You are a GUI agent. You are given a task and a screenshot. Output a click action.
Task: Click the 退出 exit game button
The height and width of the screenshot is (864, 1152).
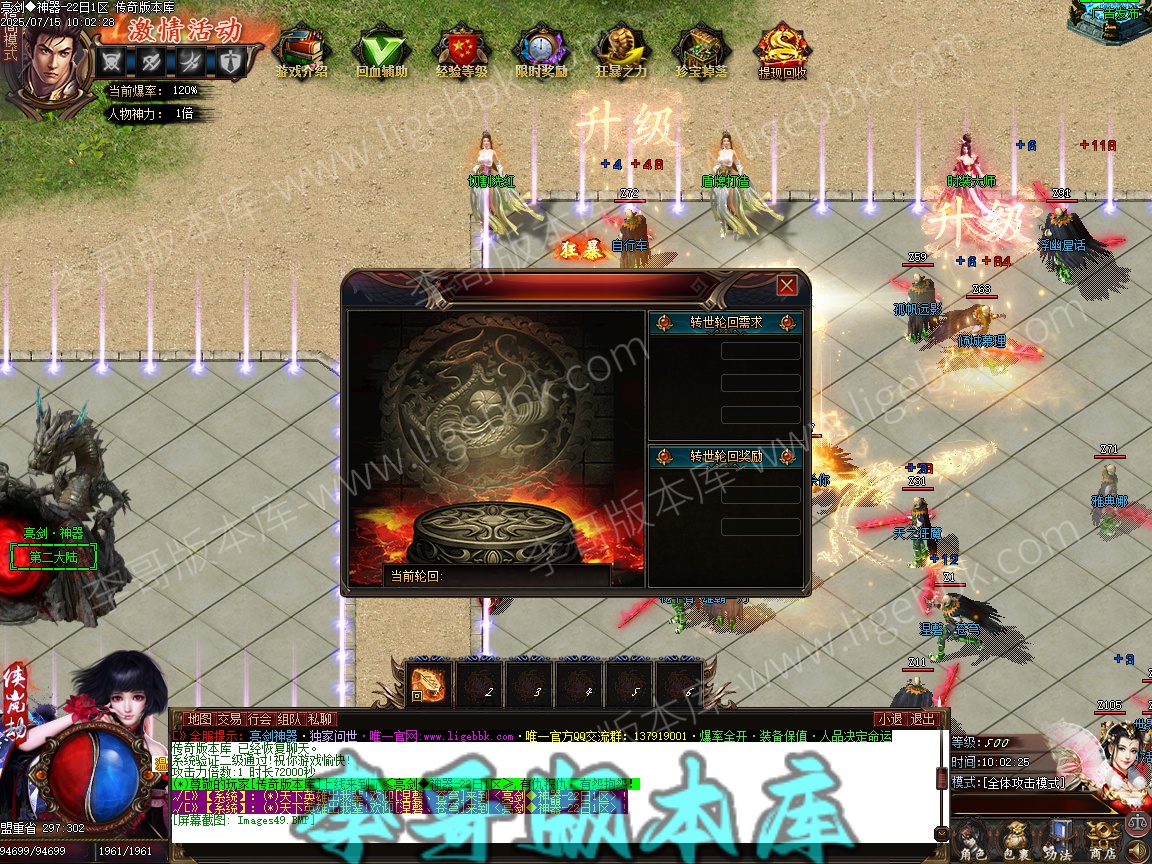click(x=922, y=719)
